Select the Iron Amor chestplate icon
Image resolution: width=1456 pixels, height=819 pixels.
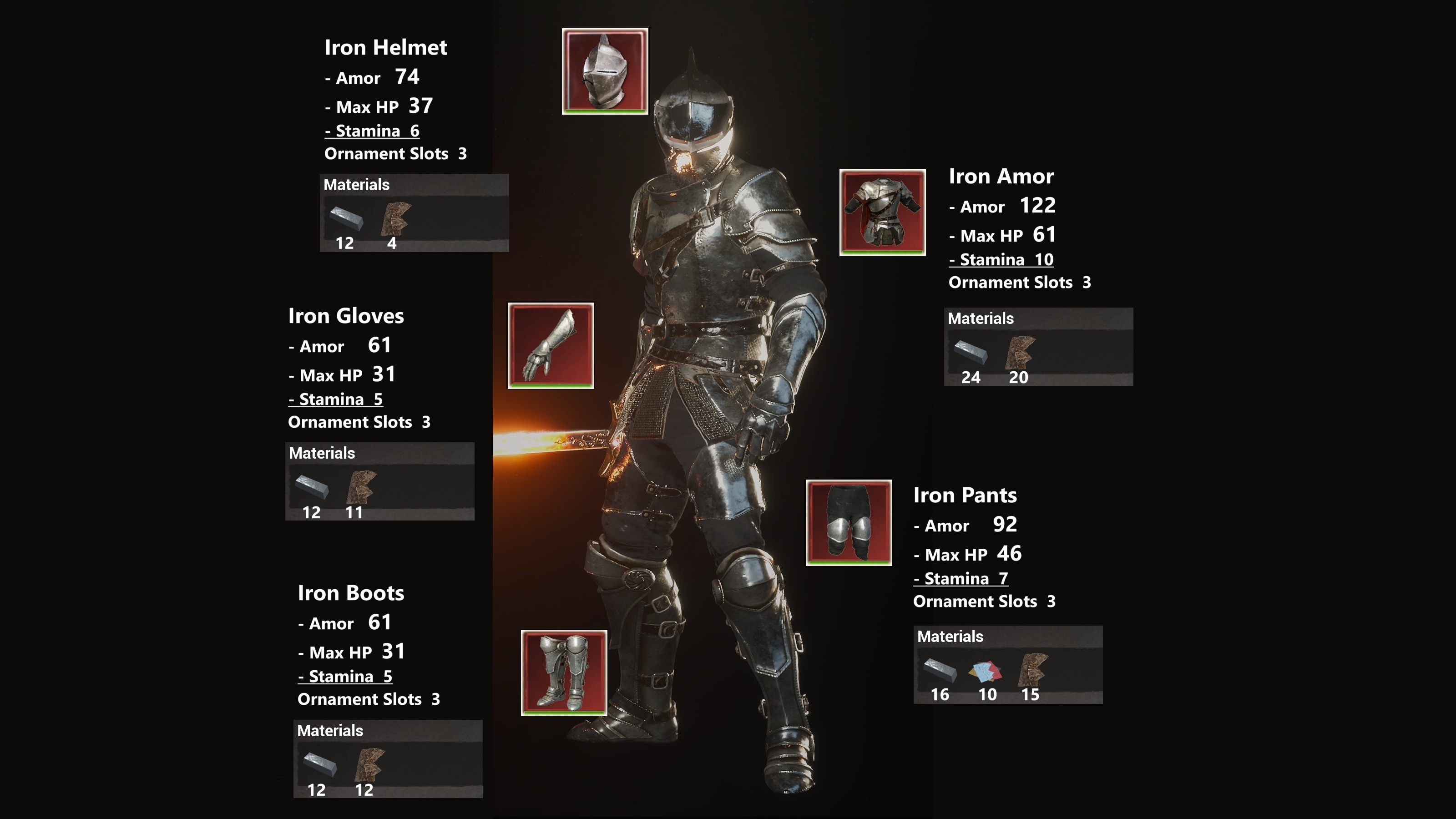pyautogui.click(x=882, y=212)
